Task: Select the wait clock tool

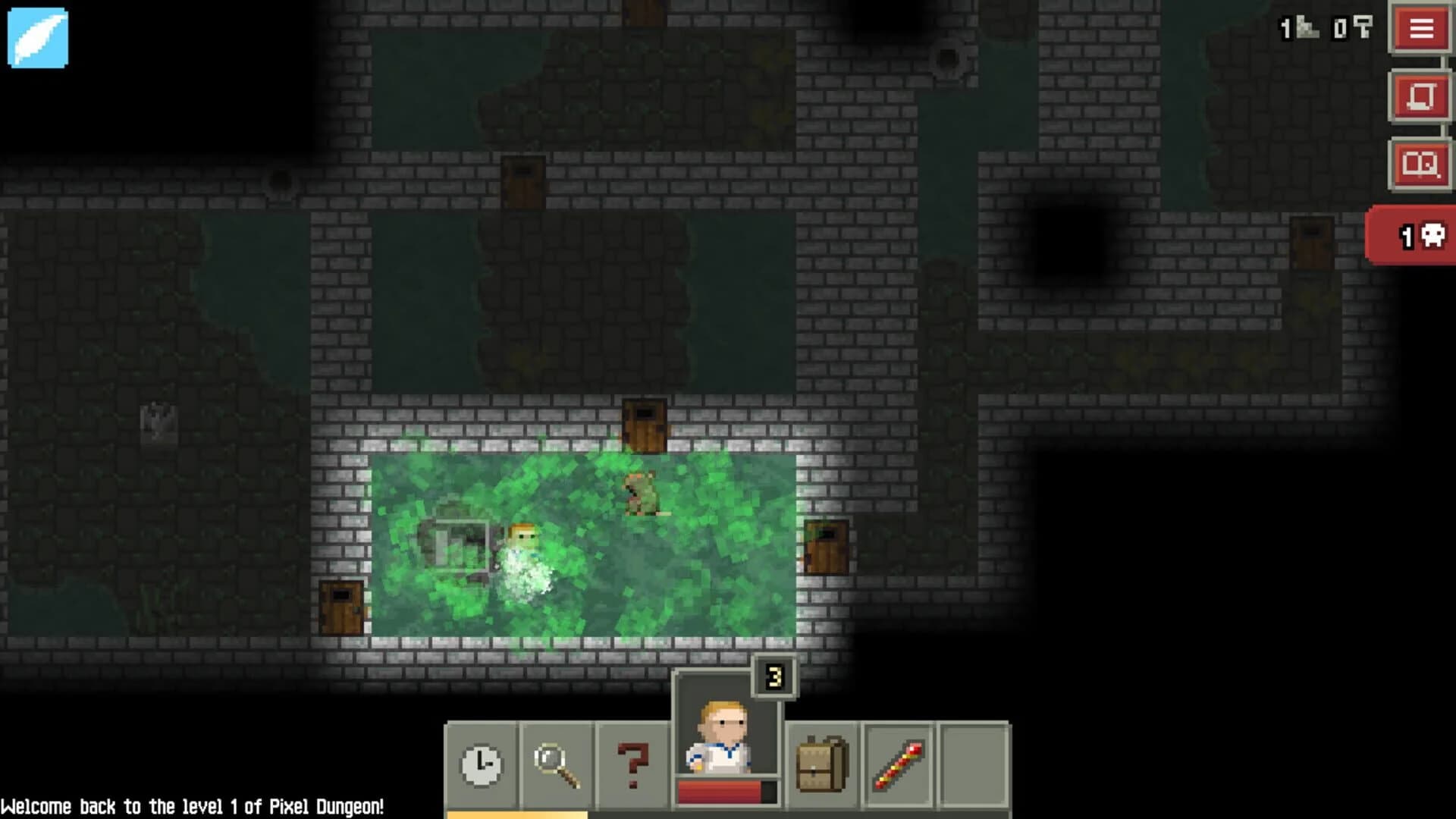Action: point(483,762)
